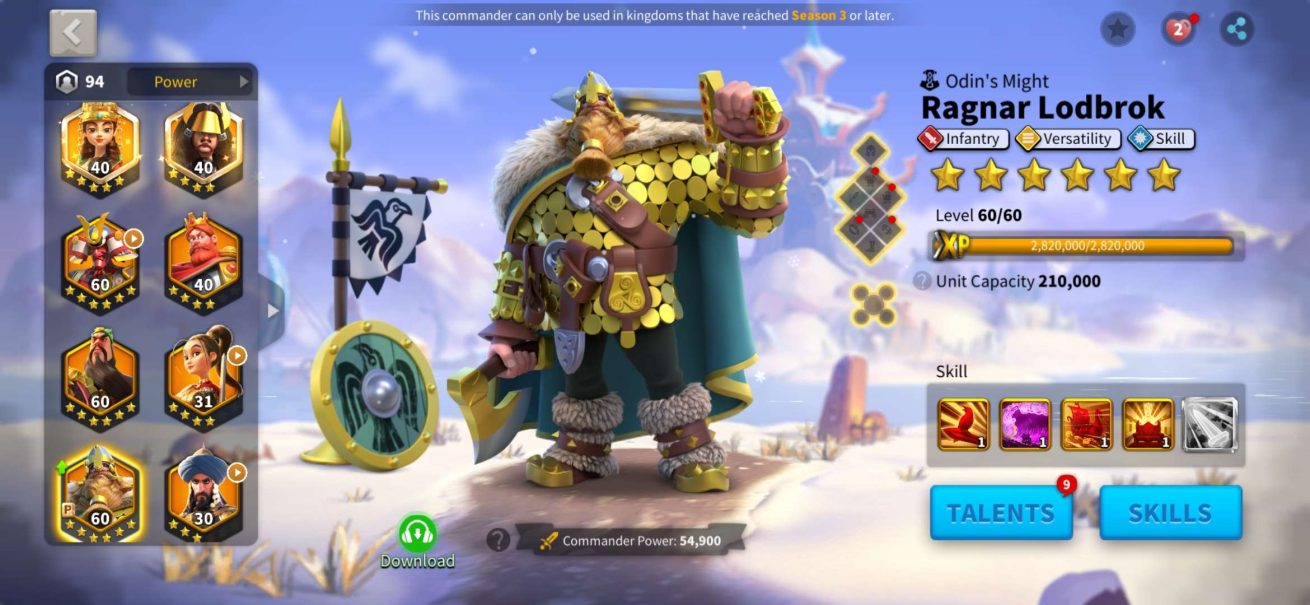Screen dimensions: 1310x605
Task: Choose the level 31 ponytail woman commander
Action: click(204, 373)
